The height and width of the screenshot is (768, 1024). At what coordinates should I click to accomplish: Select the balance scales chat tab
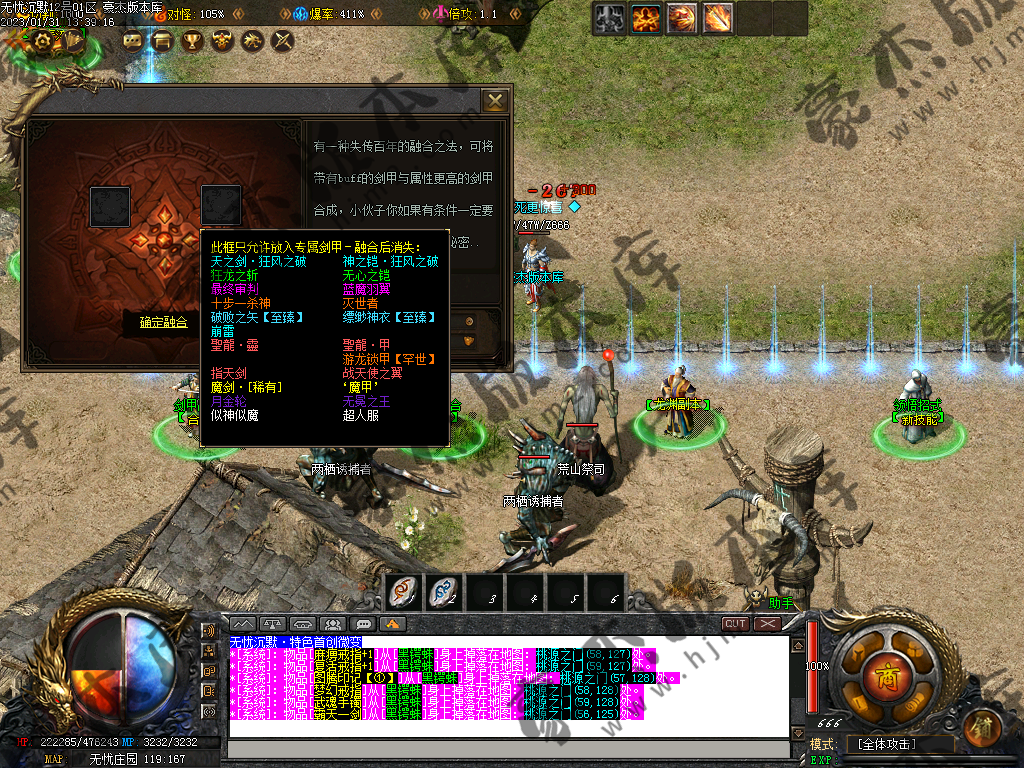[x=273, y=624]
